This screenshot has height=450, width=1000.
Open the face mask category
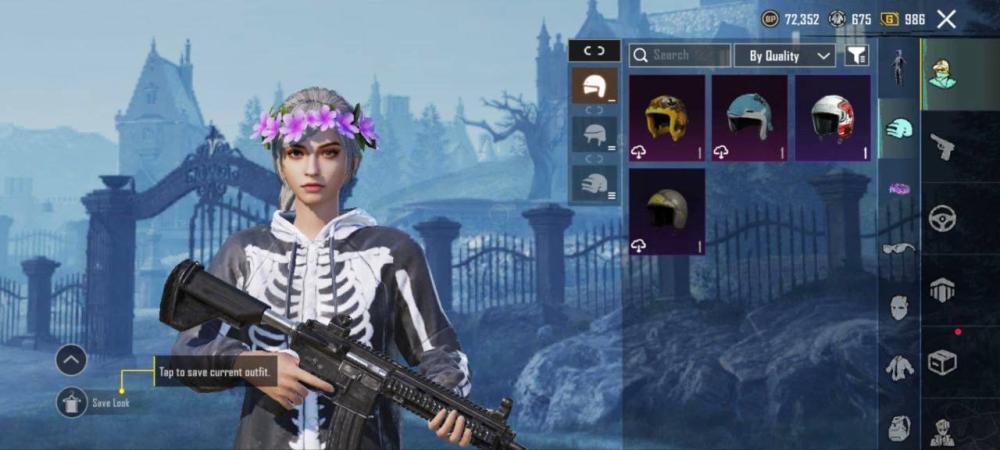click(x=899, y=307)
